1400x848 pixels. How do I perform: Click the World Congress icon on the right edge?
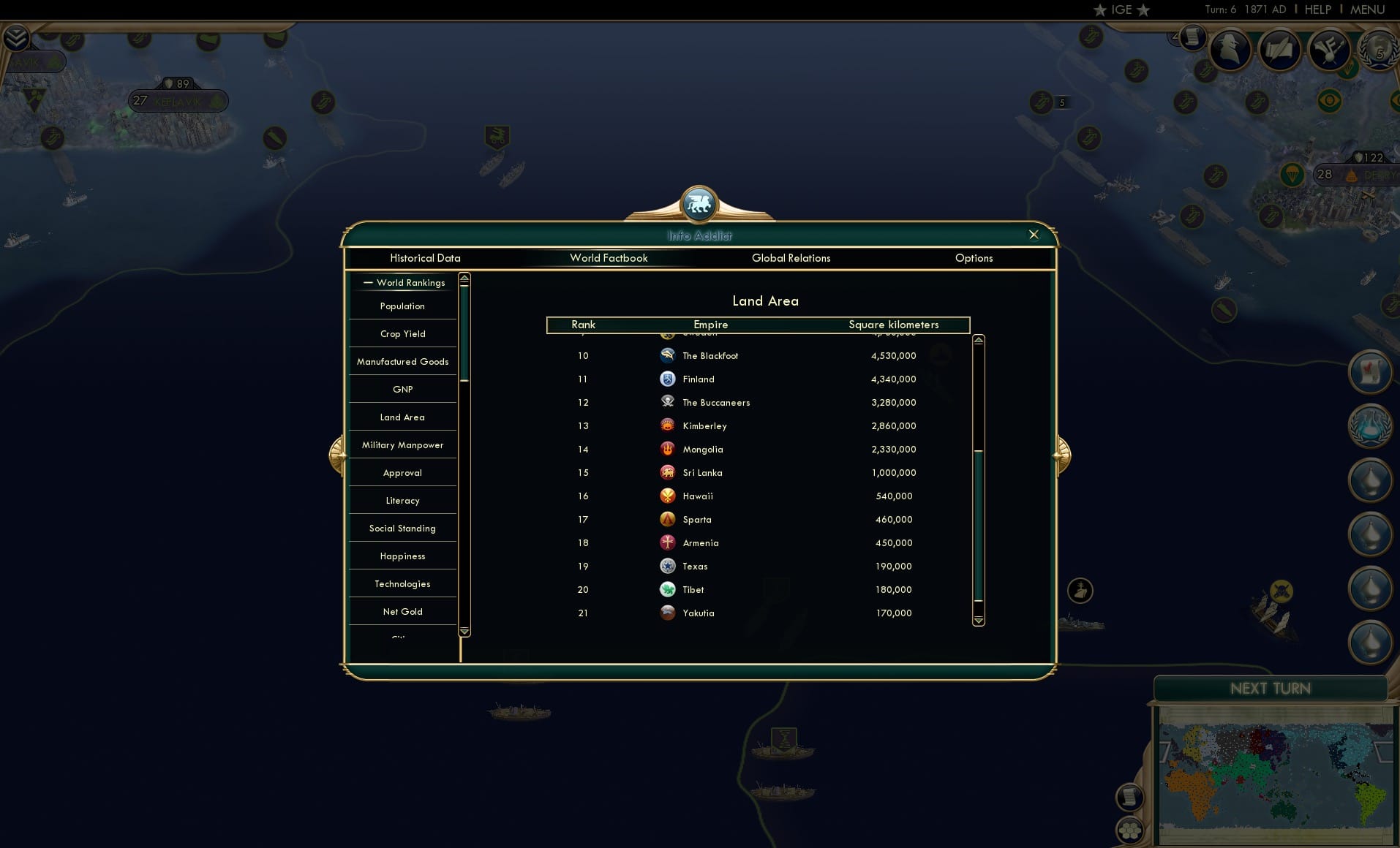(x=1370, y=426)
